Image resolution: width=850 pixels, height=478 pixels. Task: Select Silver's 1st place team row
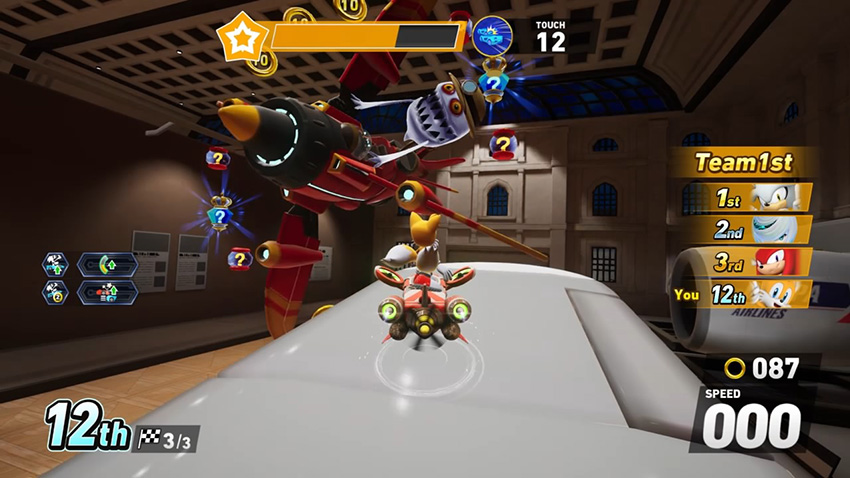(760, 197)
